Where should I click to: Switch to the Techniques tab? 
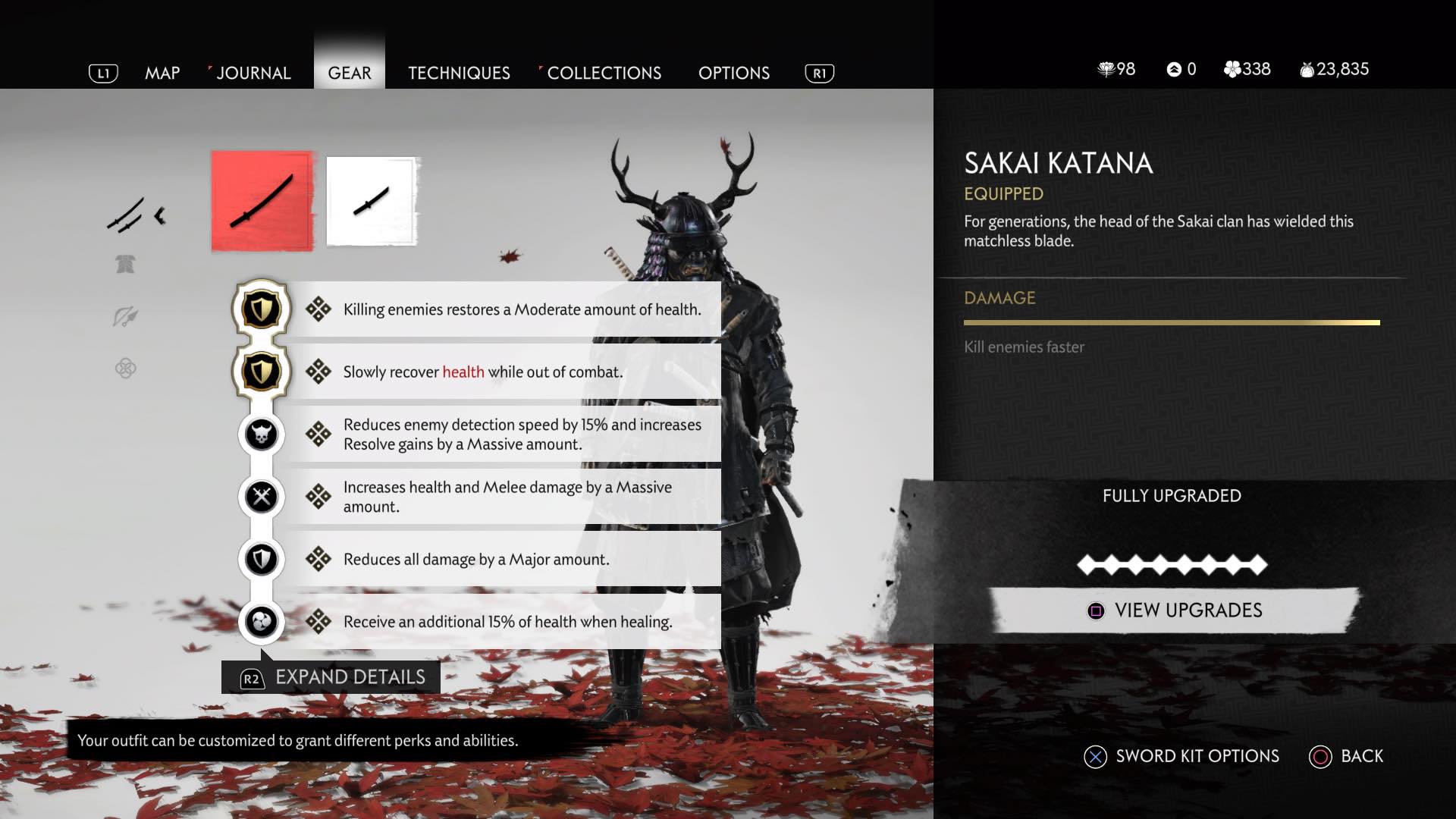coord(458,73)
